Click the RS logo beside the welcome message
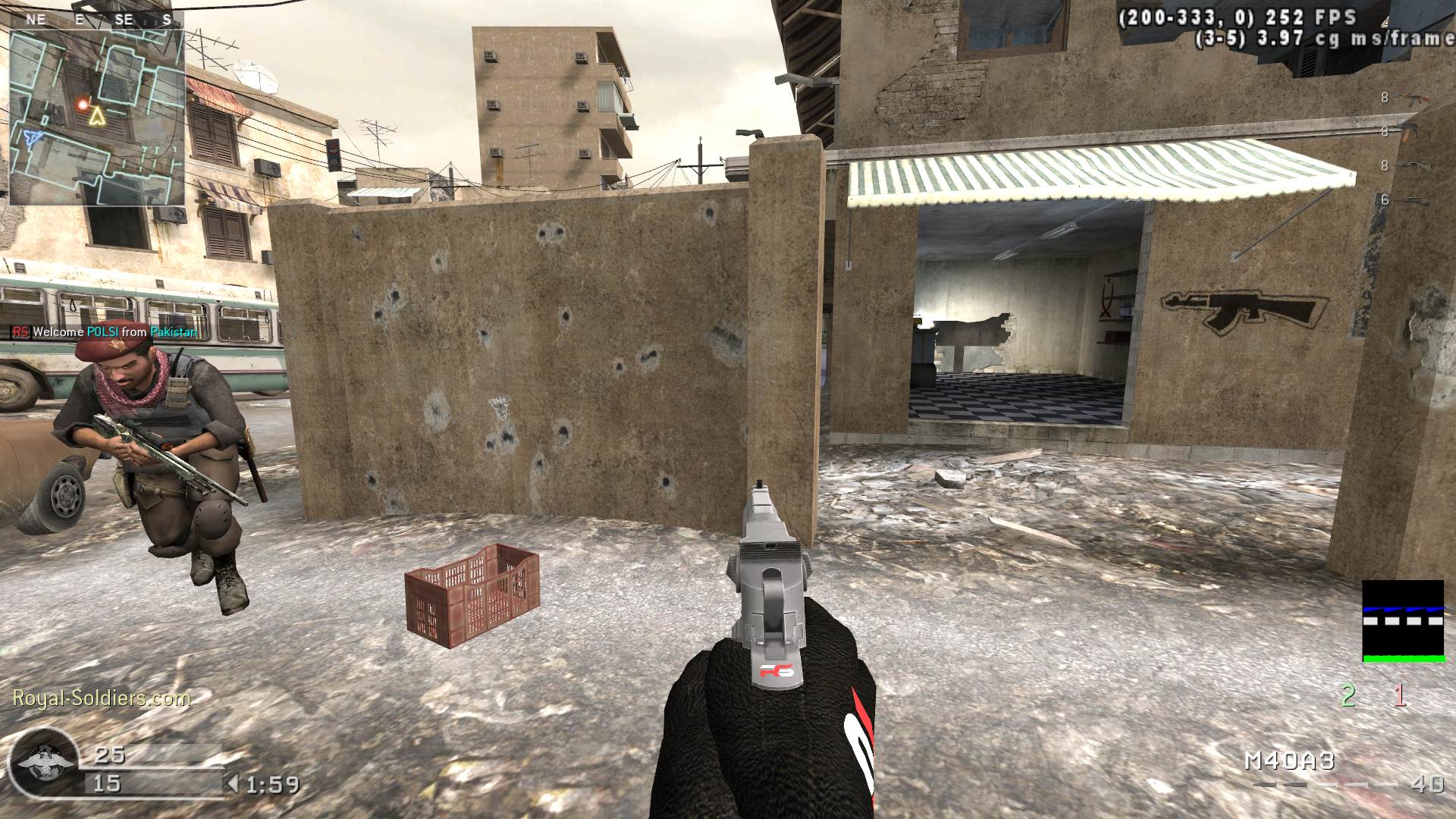The width and height of the screenshot is (1456, 819). (20, 331)
